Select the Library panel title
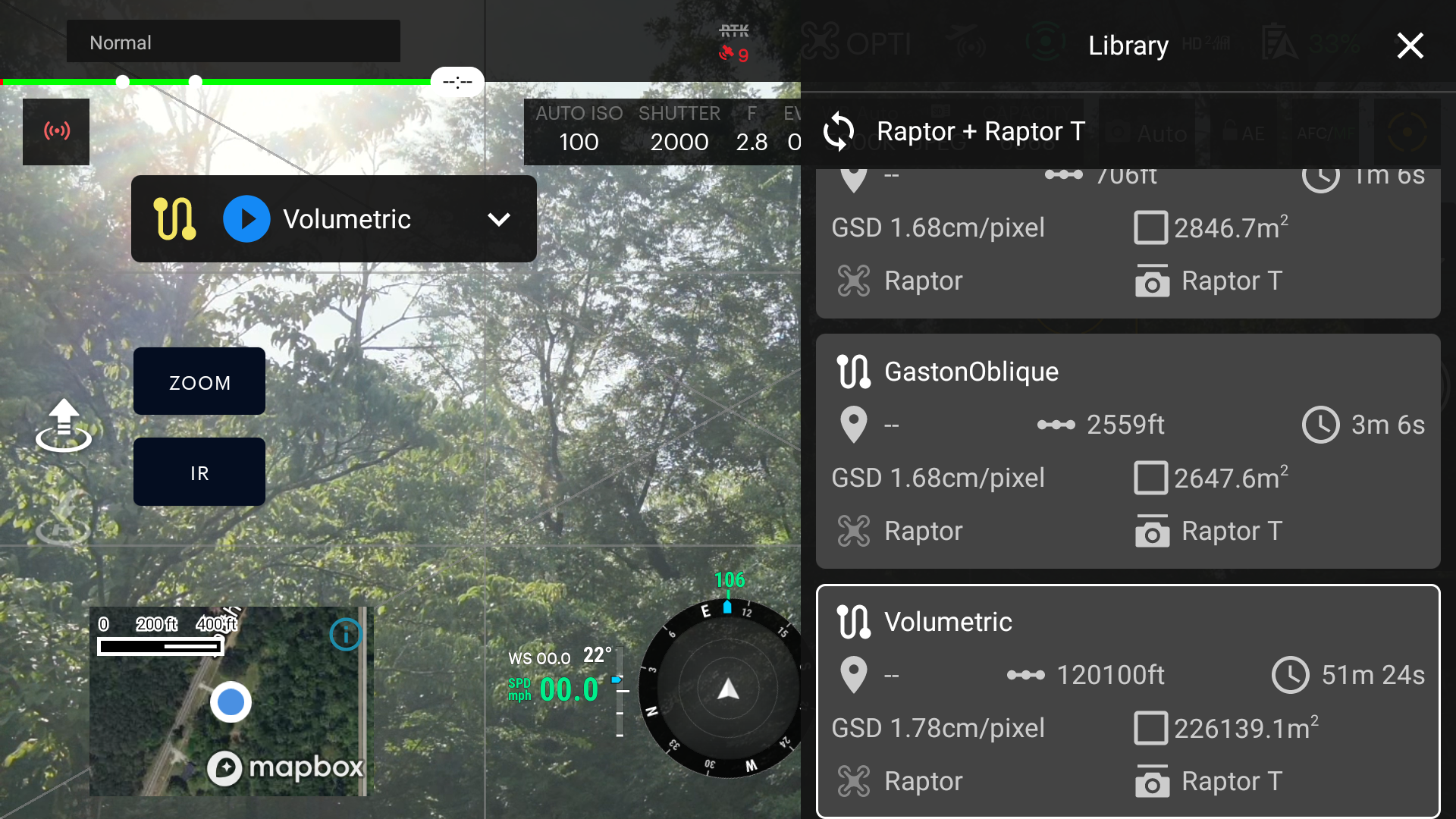Viewport: 1456px width, 819px height. 1128,45
